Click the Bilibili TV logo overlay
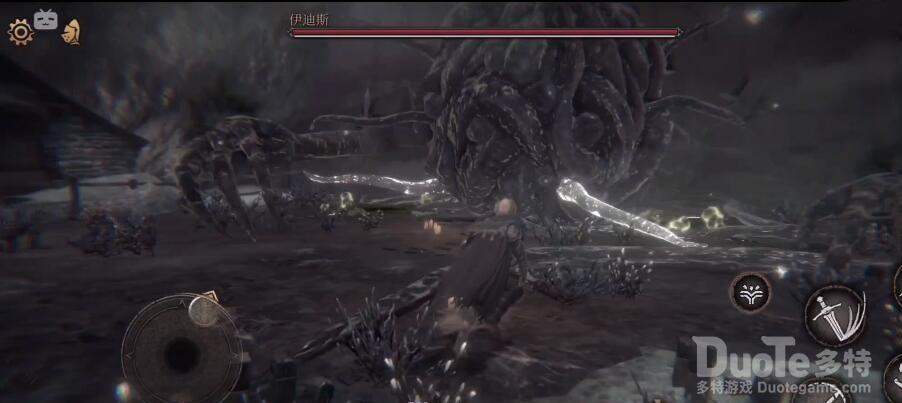Screen dimensions: 902x403 point(46,18)
